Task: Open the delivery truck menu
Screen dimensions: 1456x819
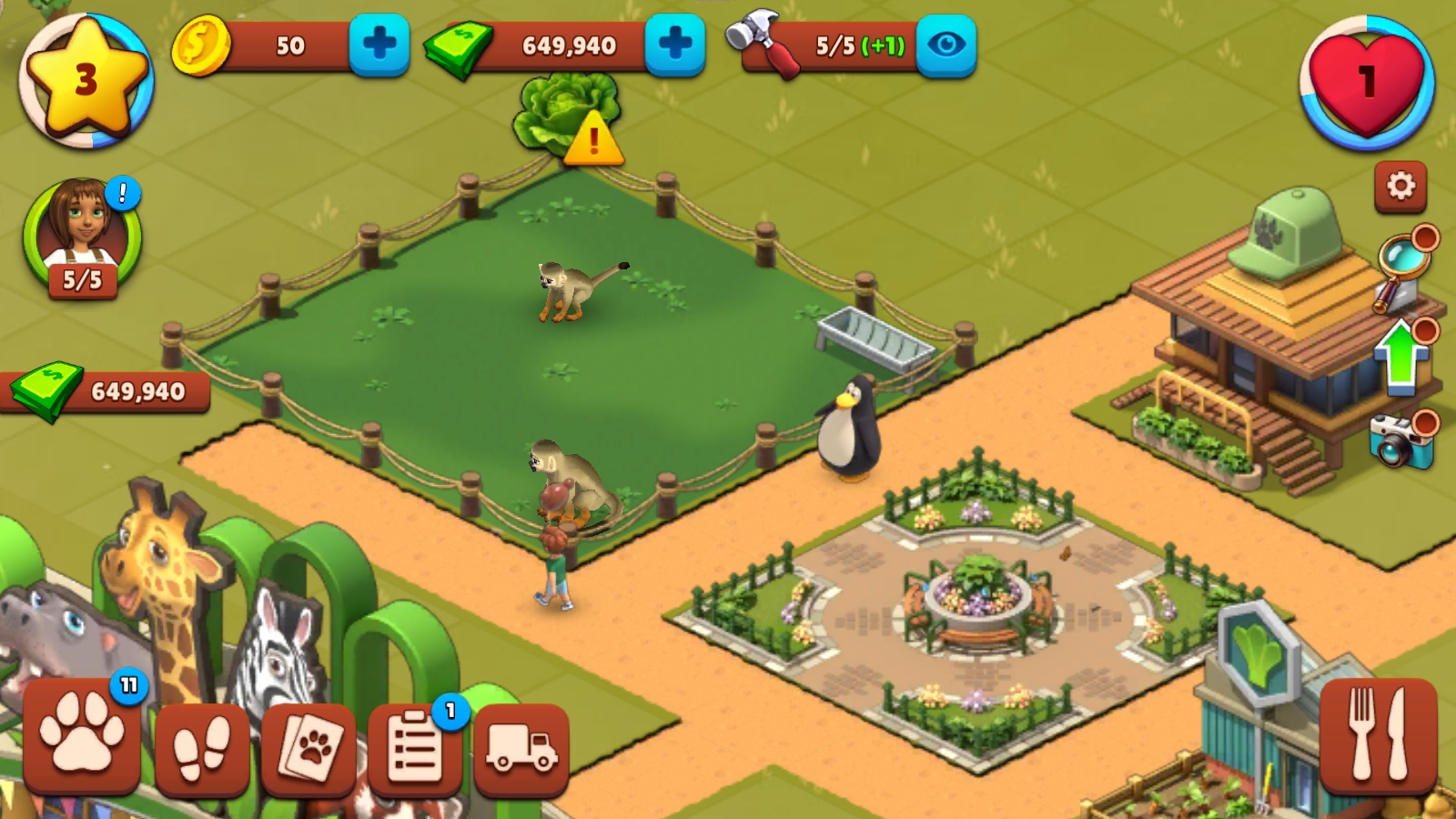Action: click(521, 748)
